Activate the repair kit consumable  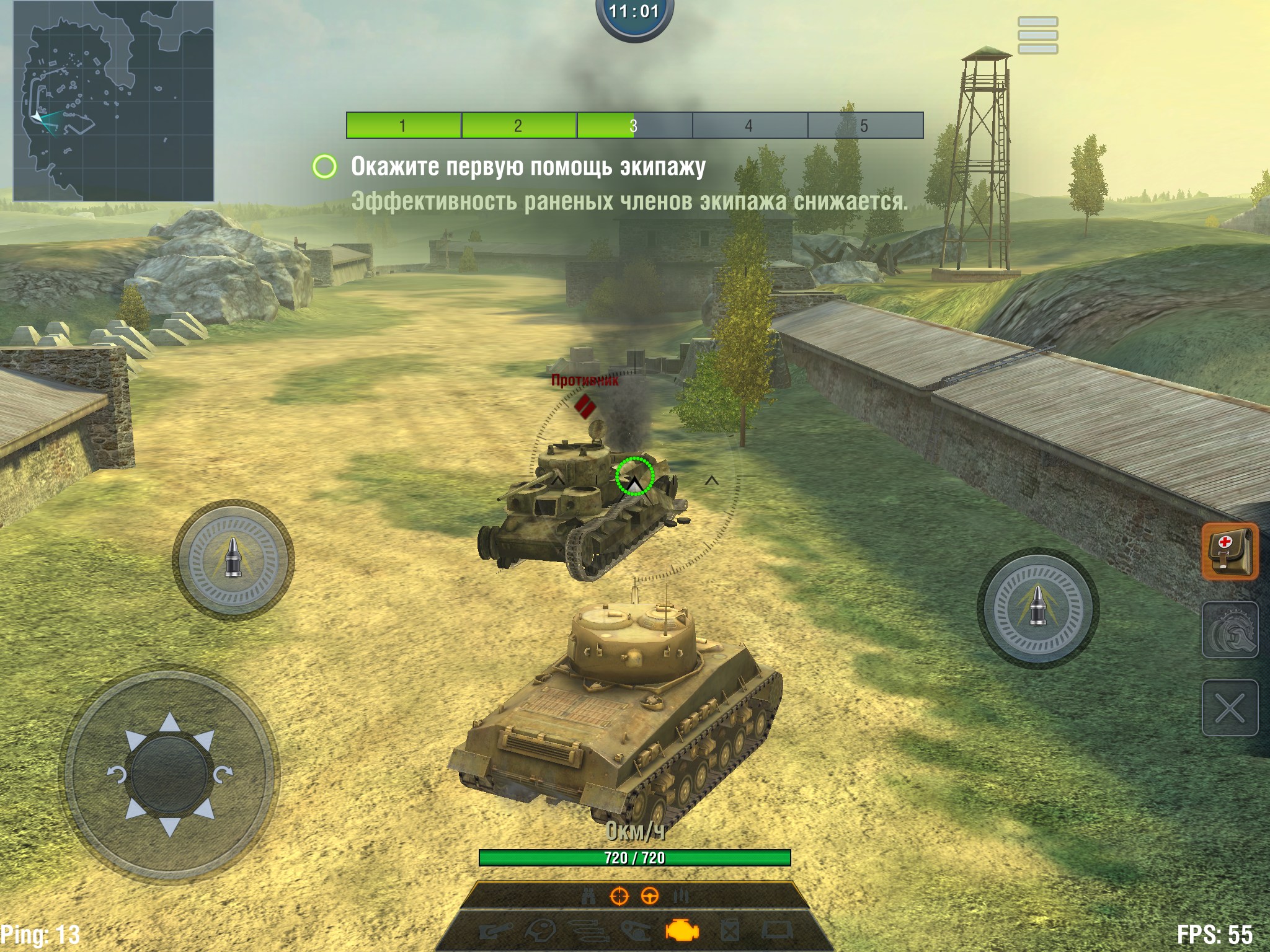pyautogui.click(x=1230, y=630)
